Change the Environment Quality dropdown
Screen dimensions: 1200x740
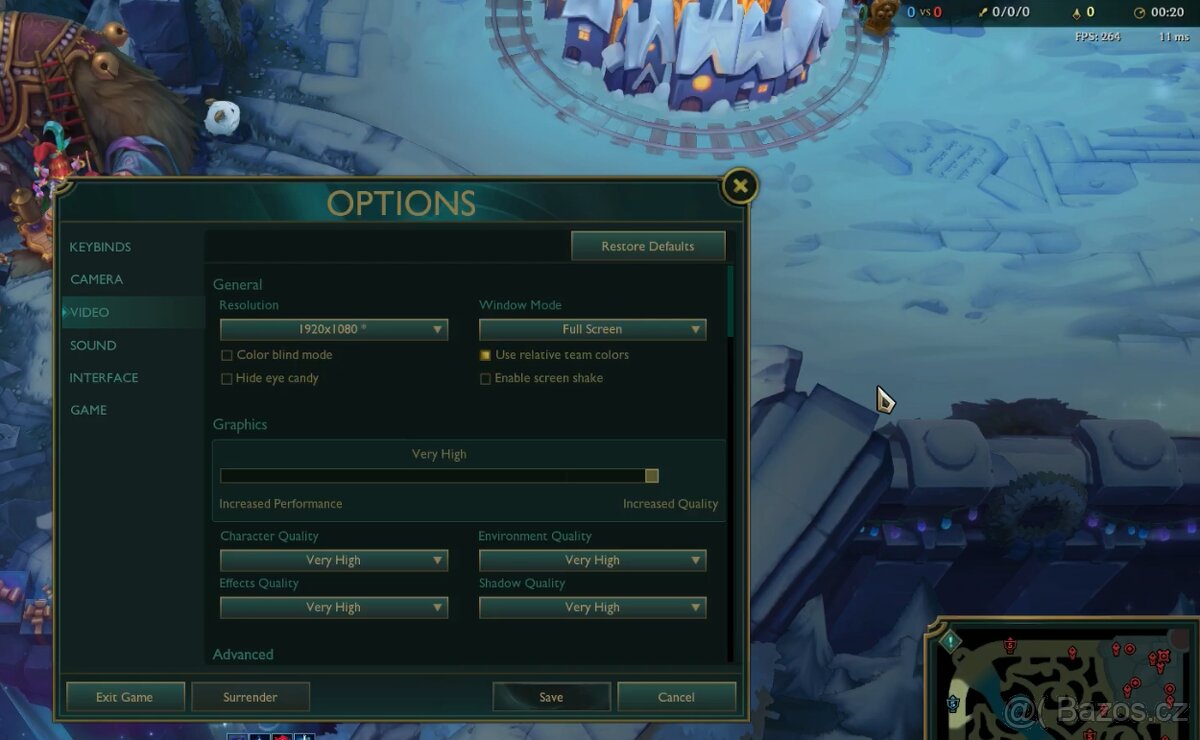point(592,560)
